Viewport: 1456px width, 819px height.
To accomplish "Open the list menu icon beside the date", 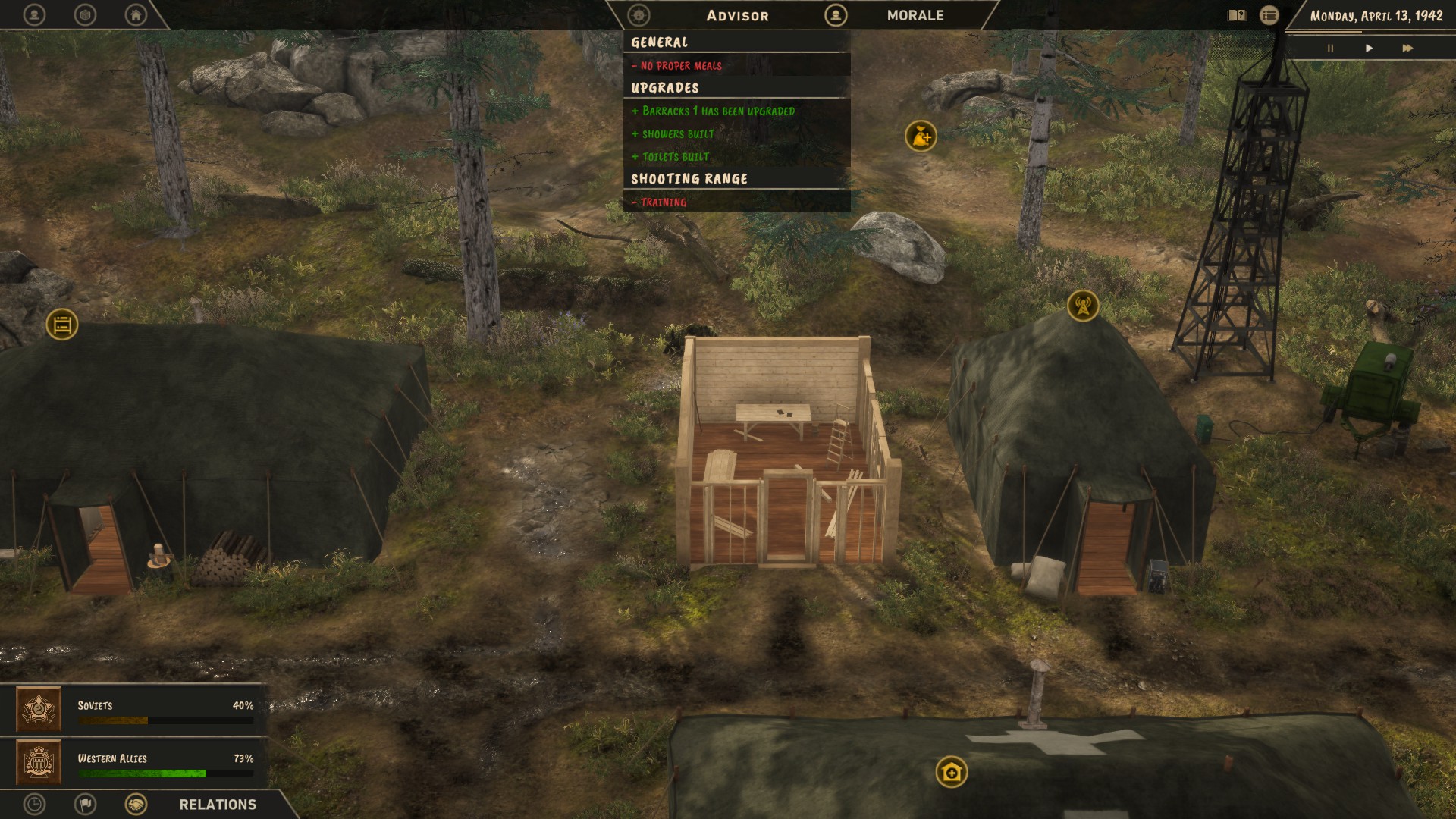I will (1269, 15).
